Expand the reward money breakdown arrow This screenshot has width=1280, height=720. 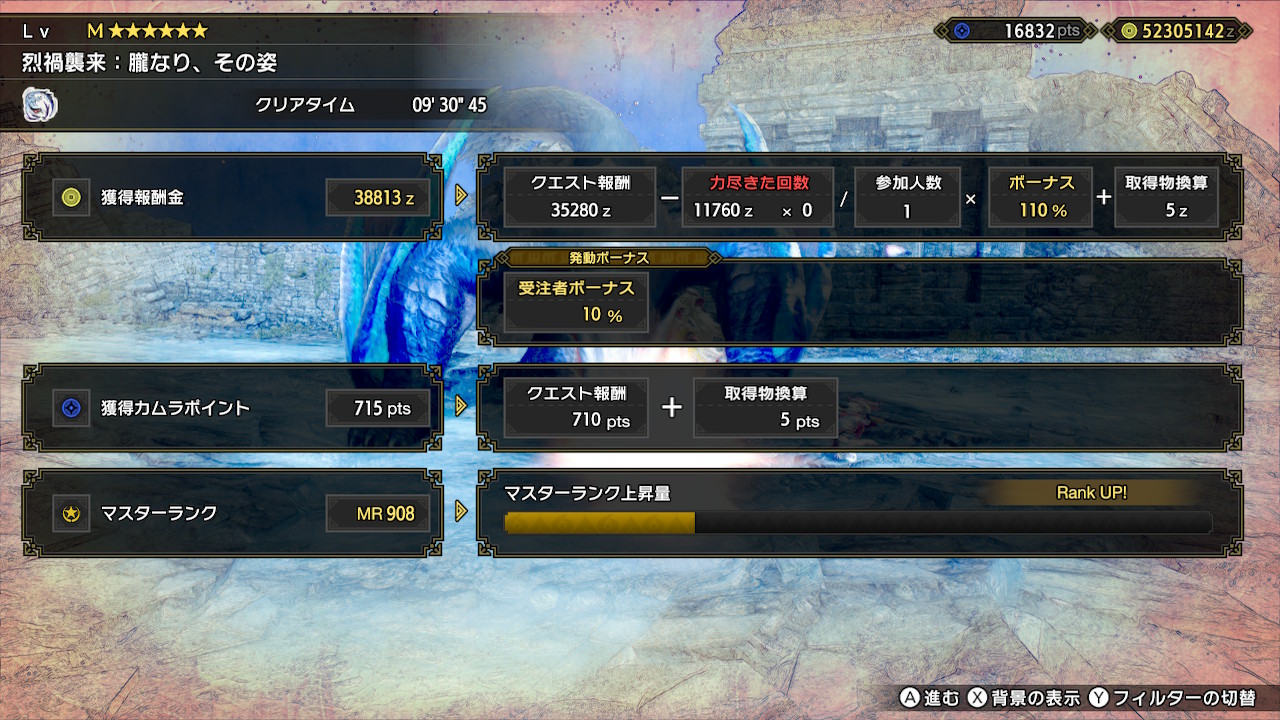[x=461, y=196]
